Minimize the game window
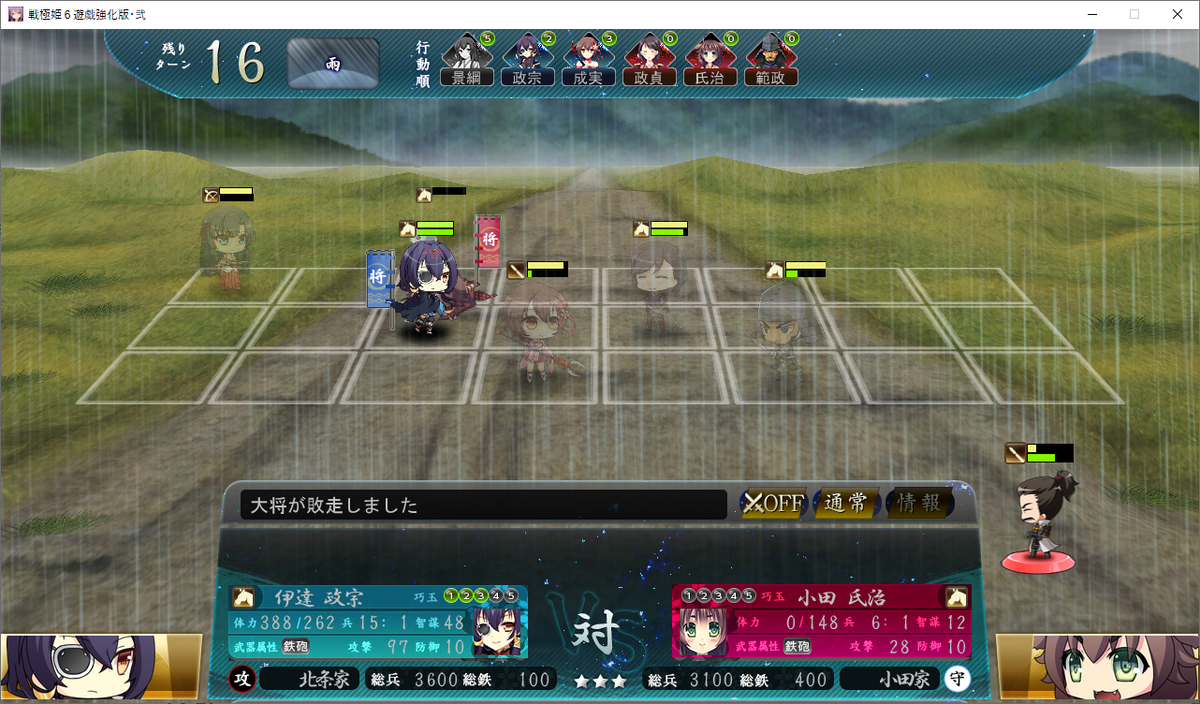1200x704 pixels. (x=1089, y=14)
